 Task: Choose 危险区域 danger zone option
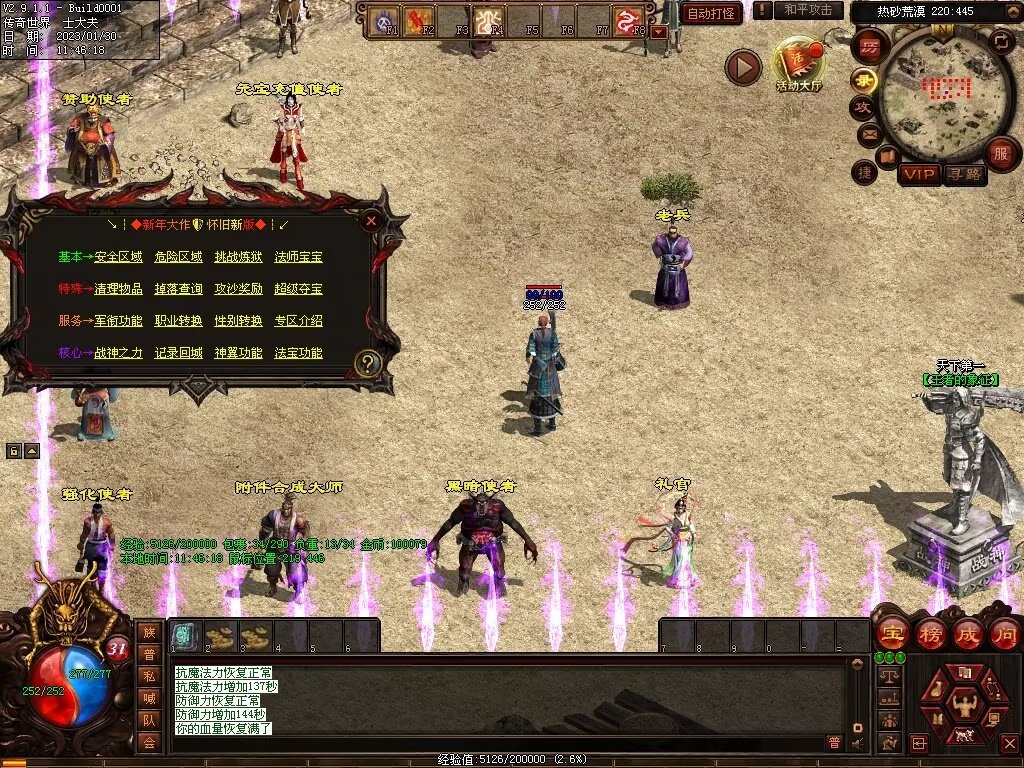pos(178,257)
